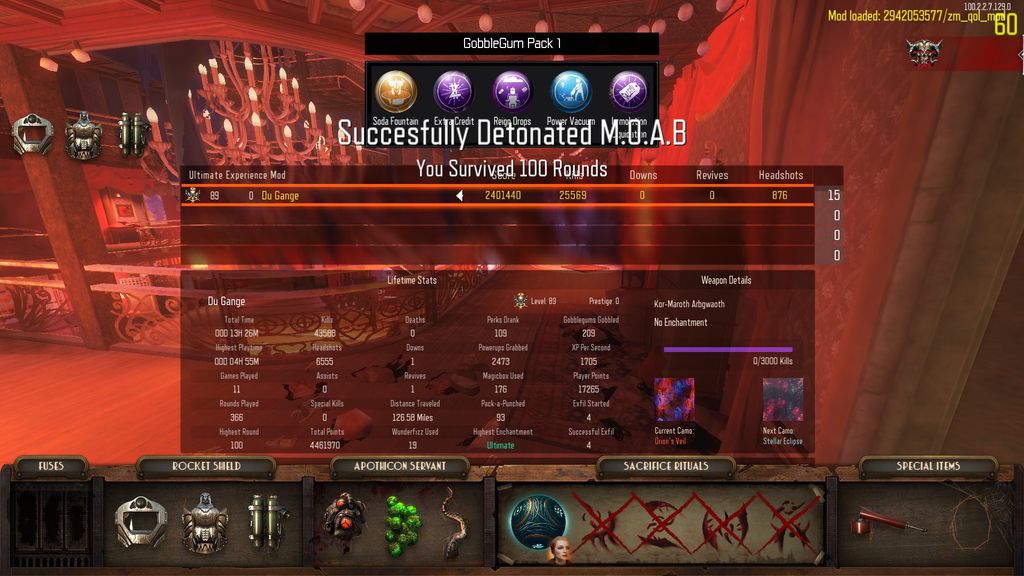Click the Orion's Veil current camo thumbnail
Screen dimensions: 1024x576
pyautogui.click(x=674, y=399)
